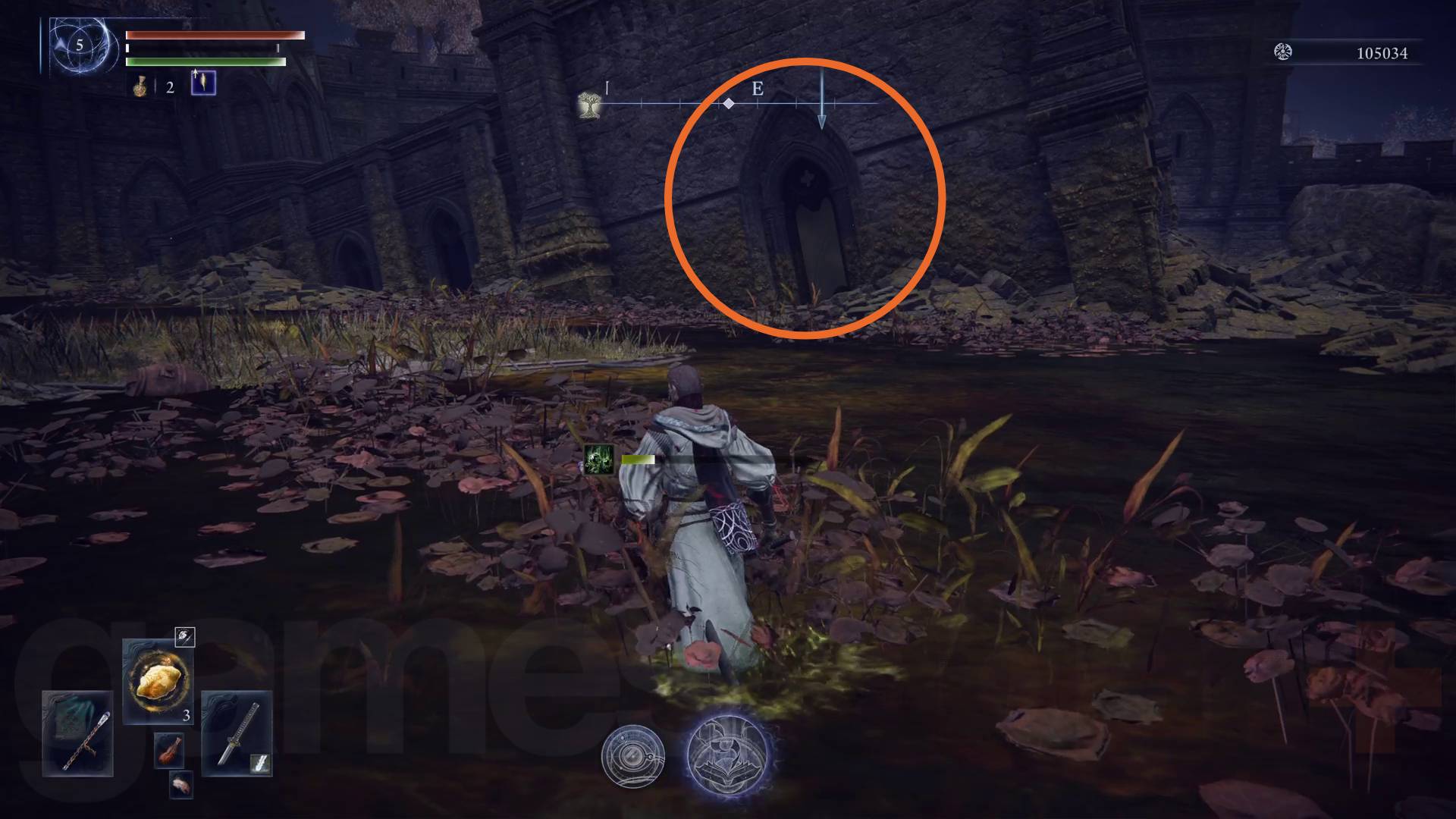Click the runes total reading 105034

1384,54
